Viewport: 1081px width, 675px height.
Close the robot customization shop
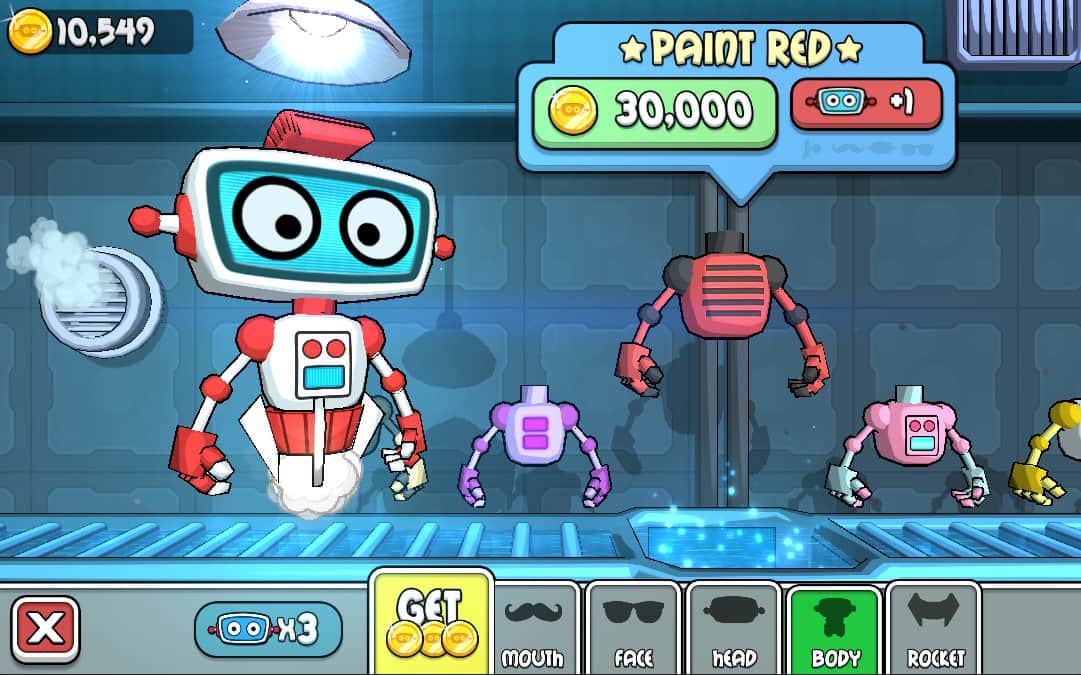[44, 629]
